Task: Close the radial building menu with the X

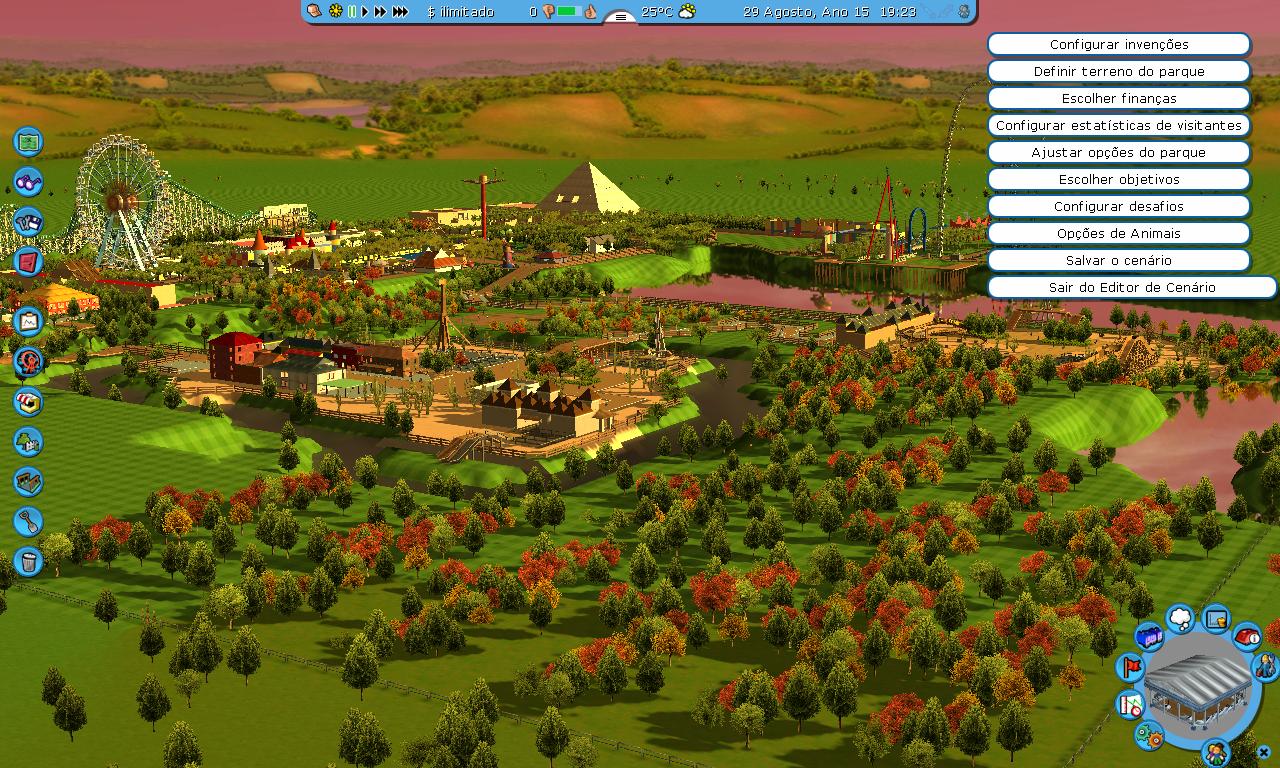Action: 1262,751
